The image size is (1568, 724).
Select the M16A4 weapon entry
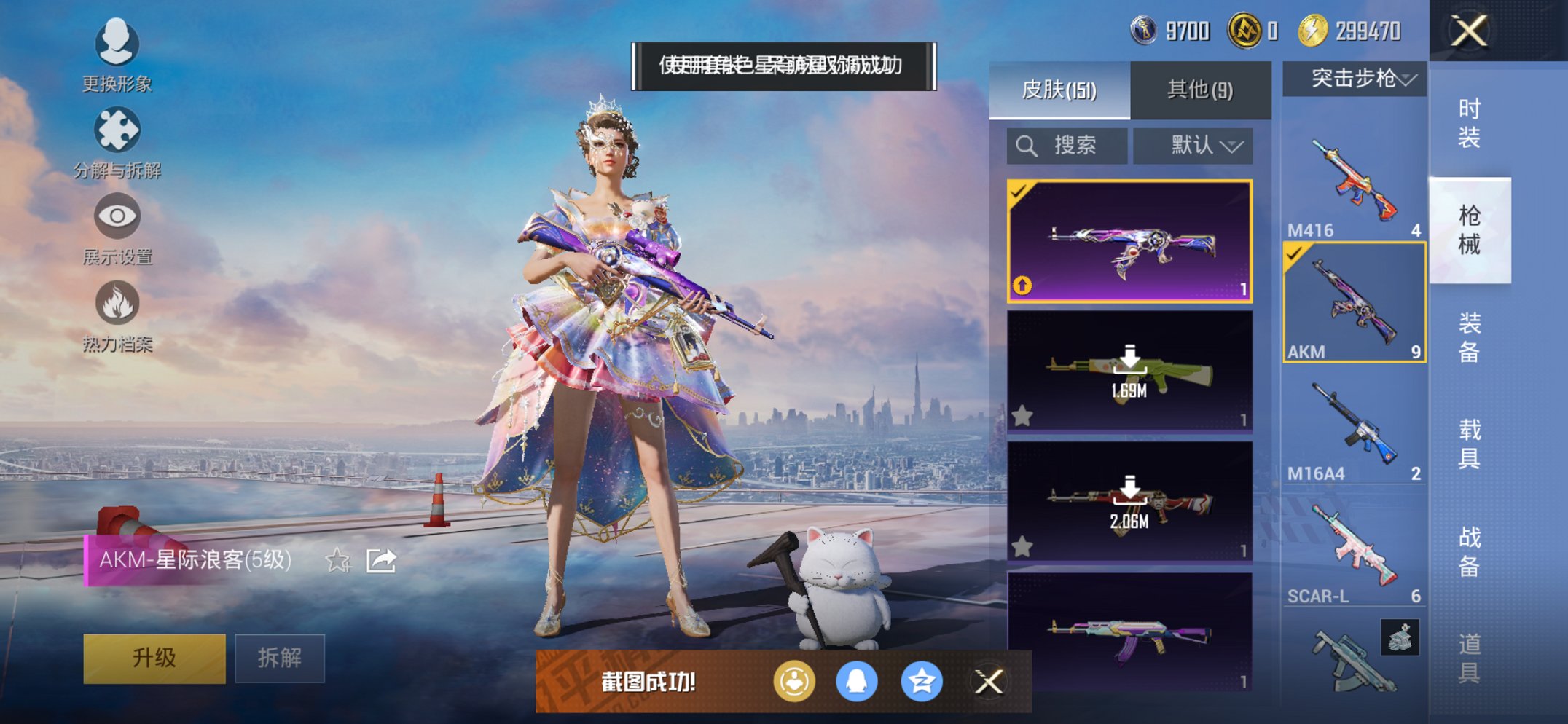tap(1354, 430)
